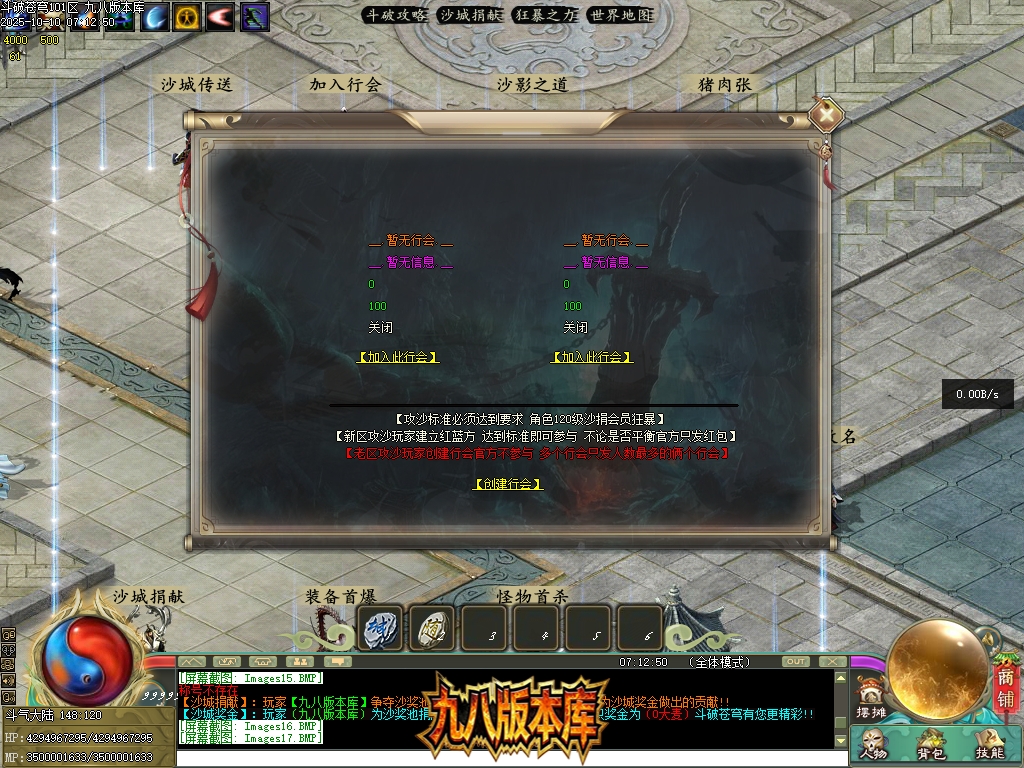Activate the golden human figure buff icon
This screenshot has height=768, width=1024.
pyautogui.click(x=187, y=17)
